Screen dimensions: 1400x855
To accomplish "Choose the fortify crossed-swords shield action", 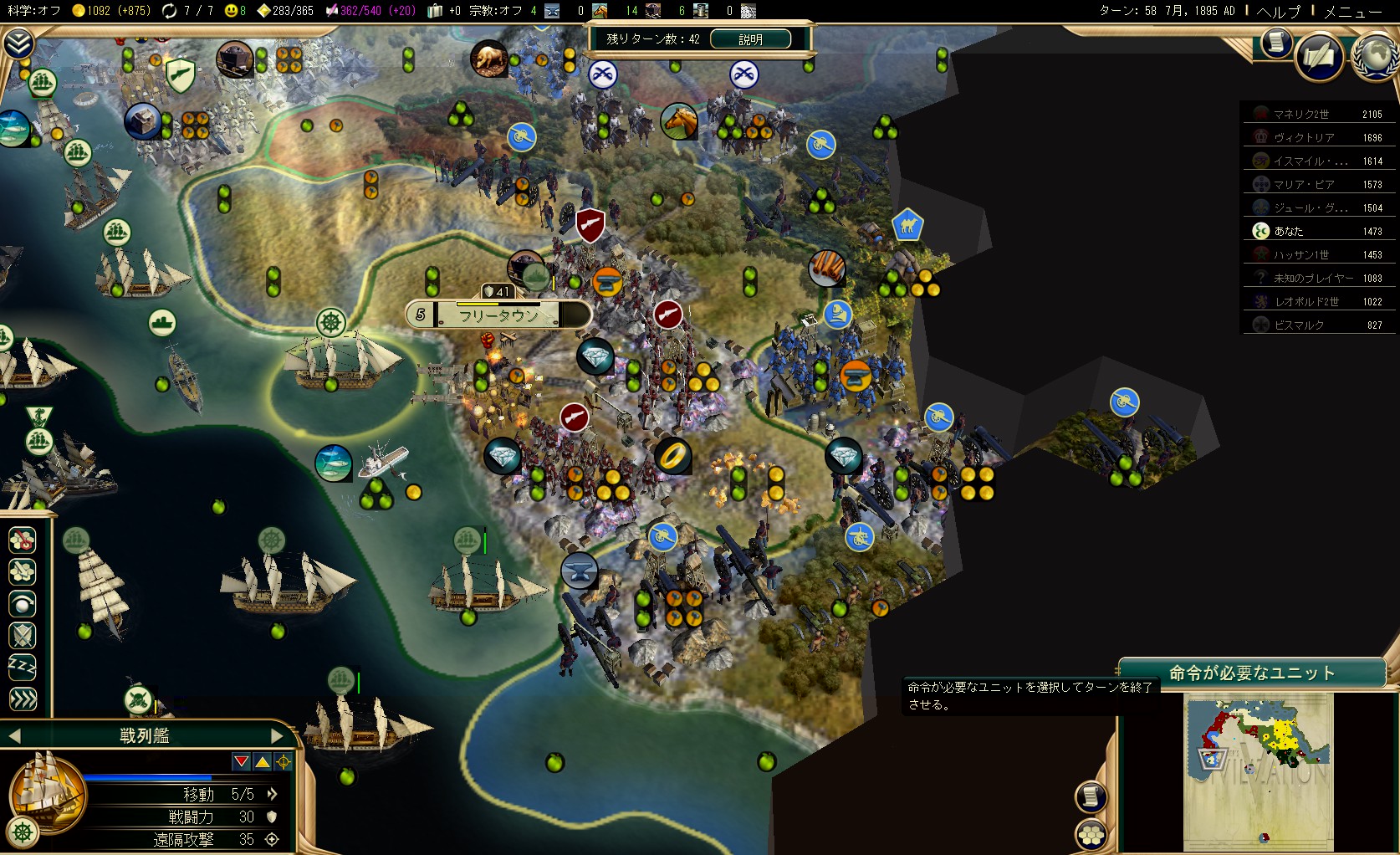I will (x=23, y=636).
